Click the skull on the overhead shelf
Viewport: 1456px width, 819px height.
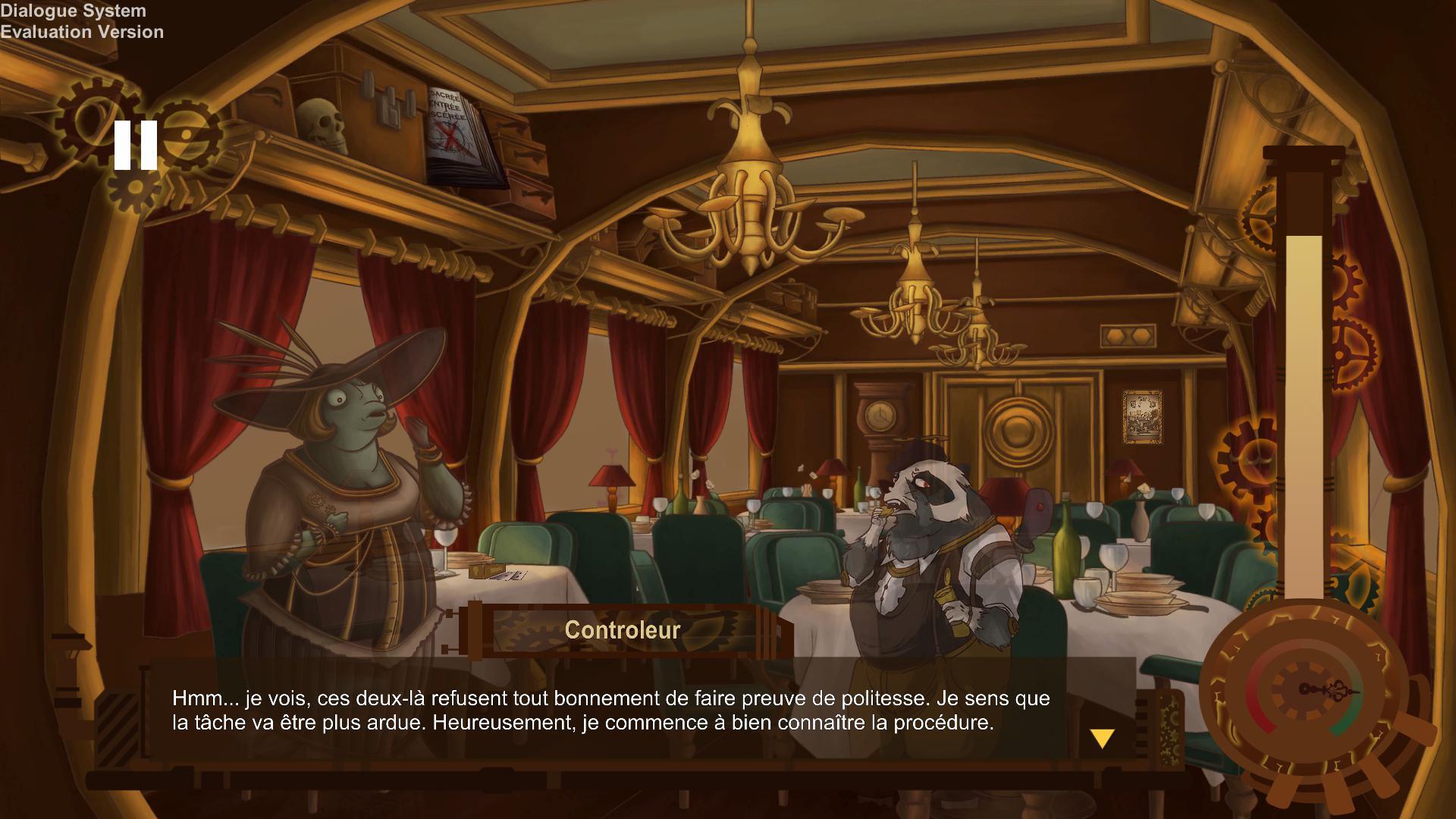click(x=322, y=118)
